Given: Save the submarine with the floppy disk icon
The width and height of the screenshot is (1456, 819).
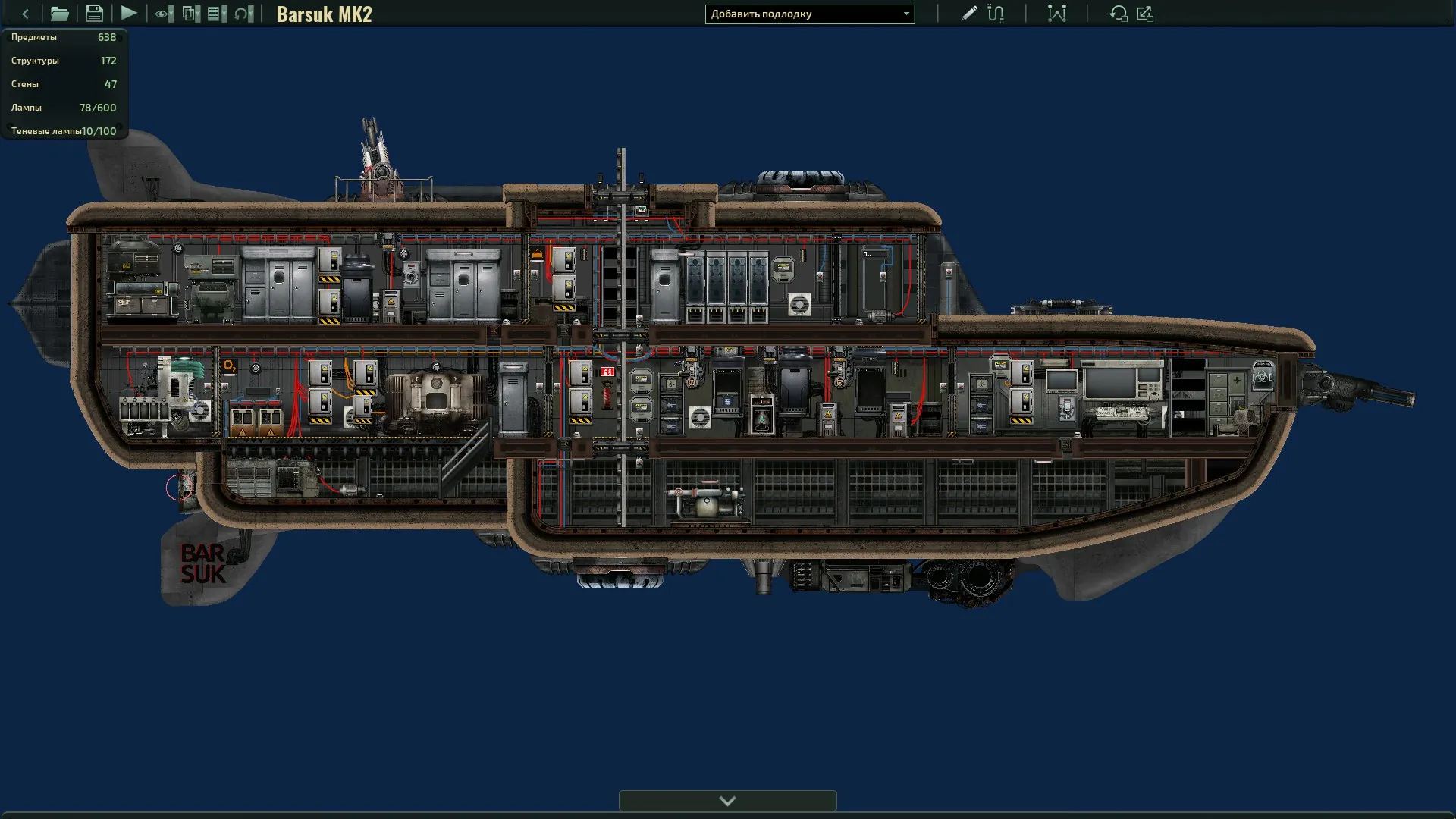Looking at the screenshot, I should click(94, 14).
